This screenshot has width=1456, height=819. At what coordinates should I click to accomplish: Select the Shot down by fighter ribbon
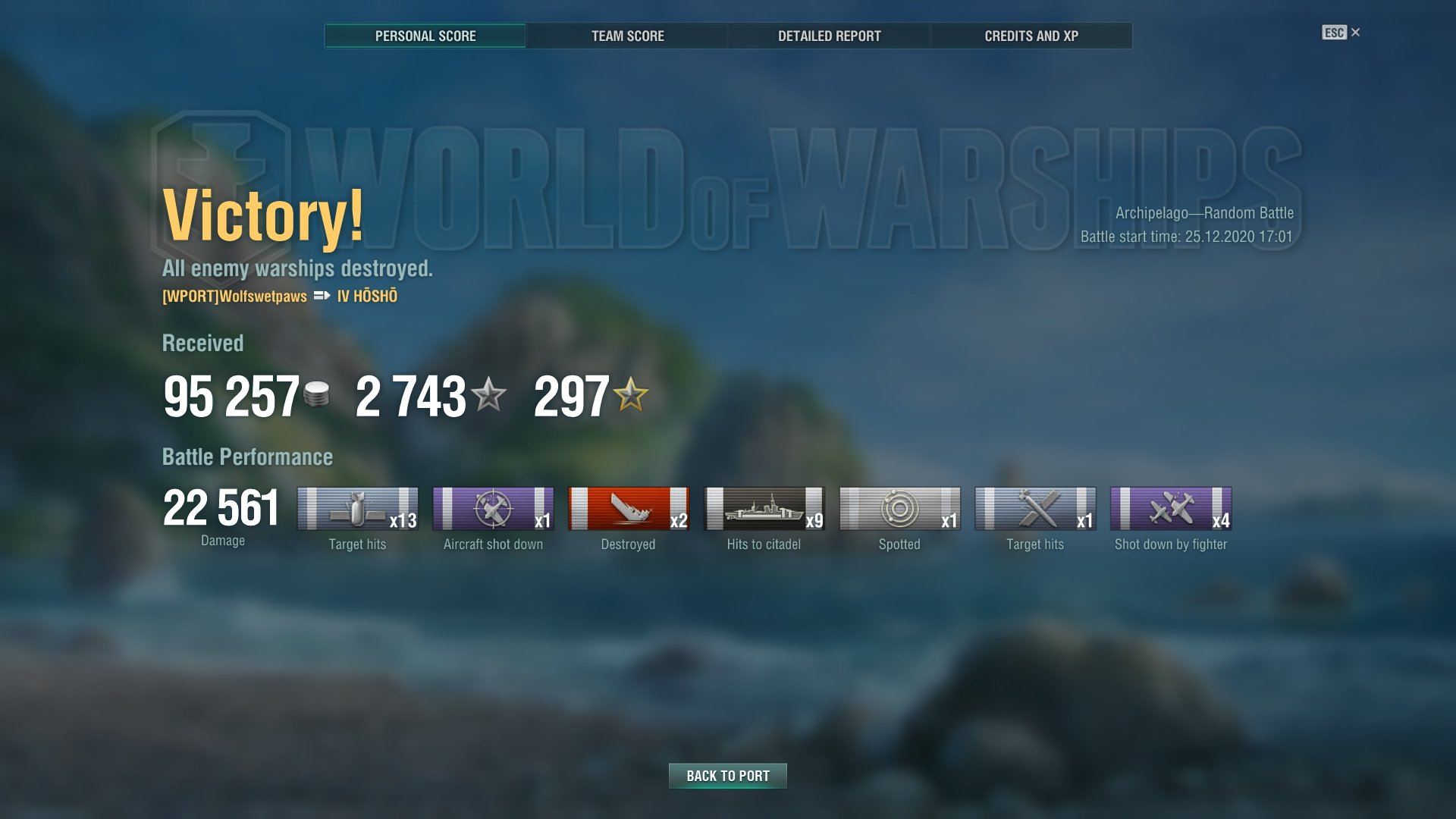tap(1170, 508)
